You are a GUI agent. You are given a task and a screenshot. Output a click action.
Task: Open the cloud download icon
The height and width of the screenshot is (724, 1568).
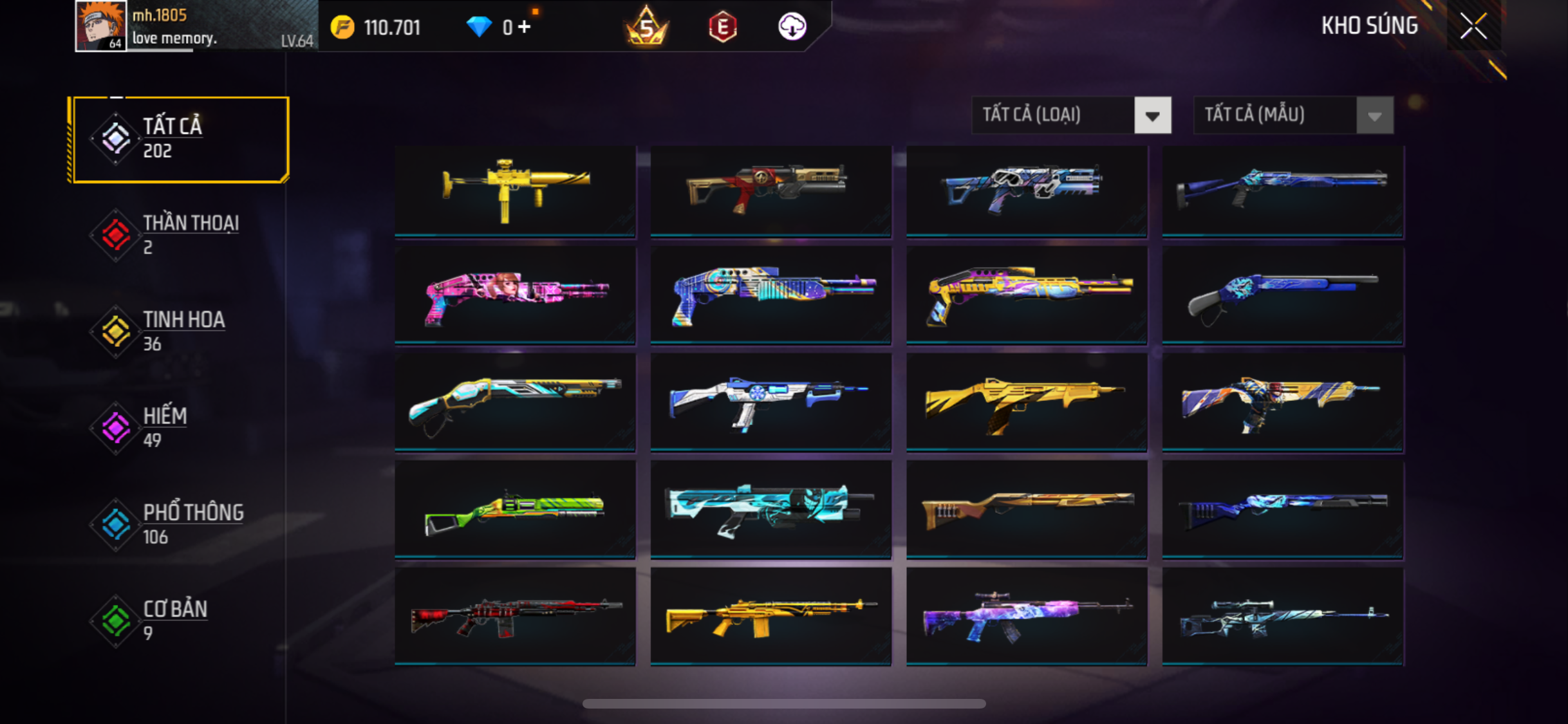click(x=792, y=27)
